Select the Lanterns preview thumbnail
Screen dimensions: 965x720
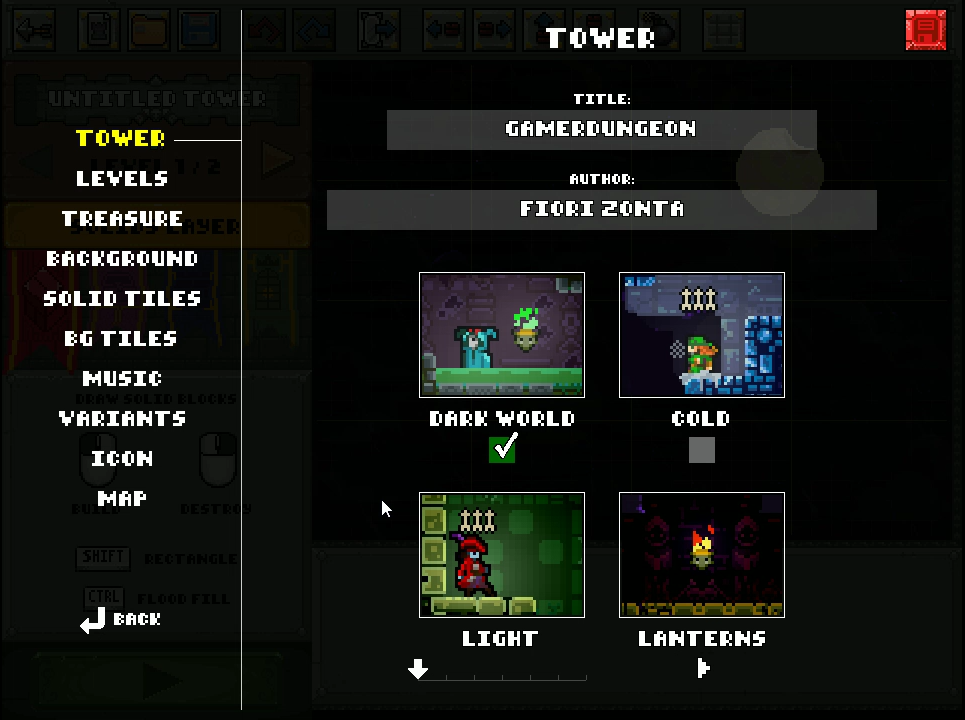point(702,555)
